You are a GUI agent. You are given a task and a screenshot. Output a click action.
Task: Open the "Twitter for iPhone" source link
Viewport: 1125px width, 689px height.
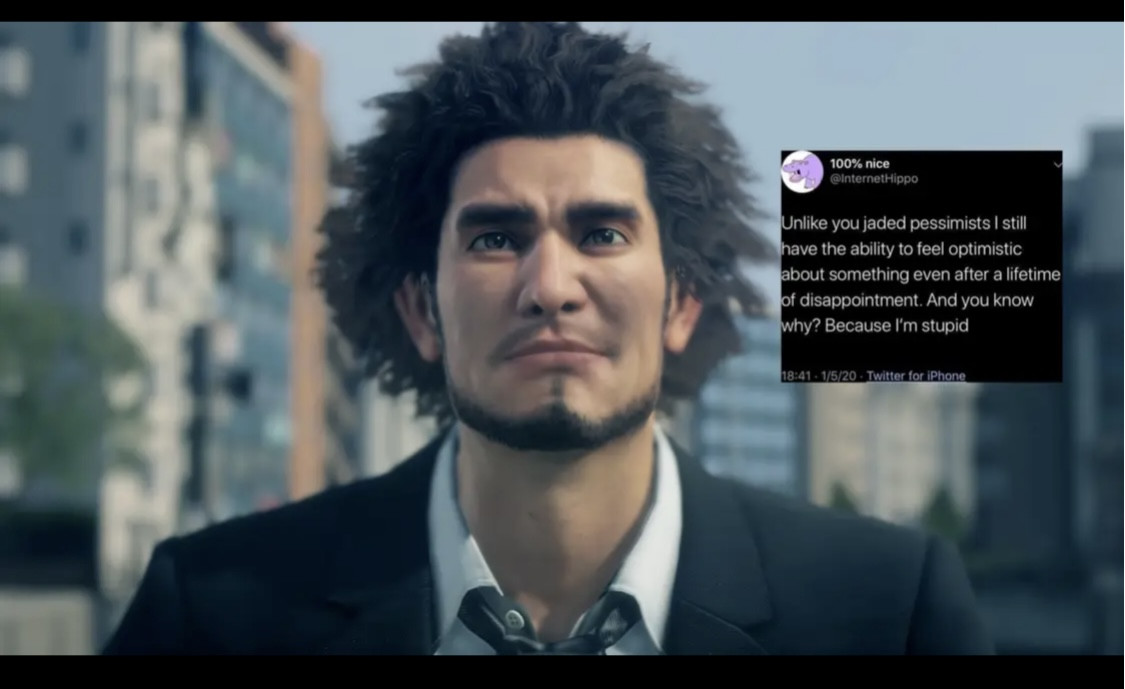915,376
